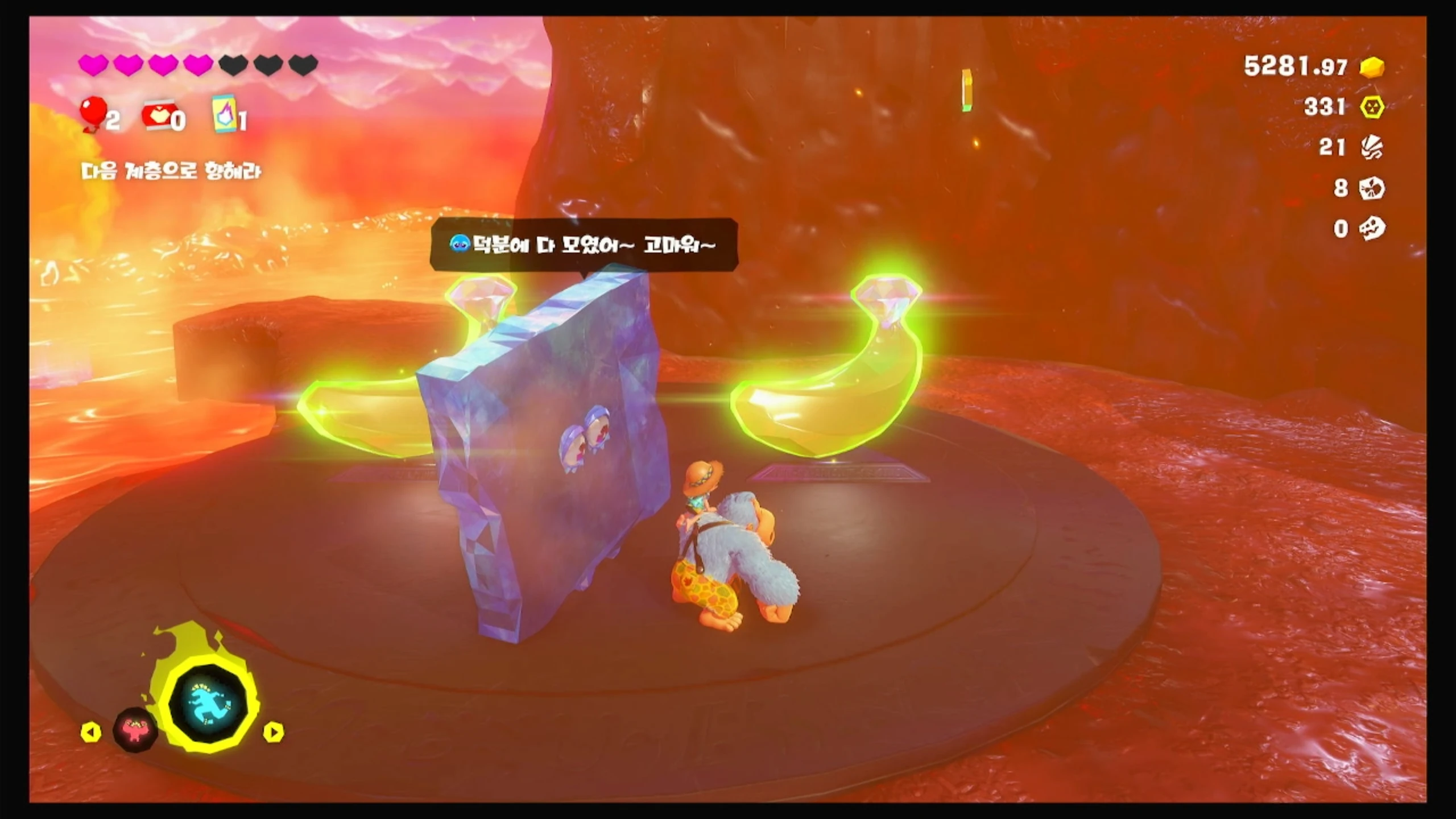Click the left yellow arrow of the Bananza selector
The image size is (1456, 819).
[x=91, y=732]
